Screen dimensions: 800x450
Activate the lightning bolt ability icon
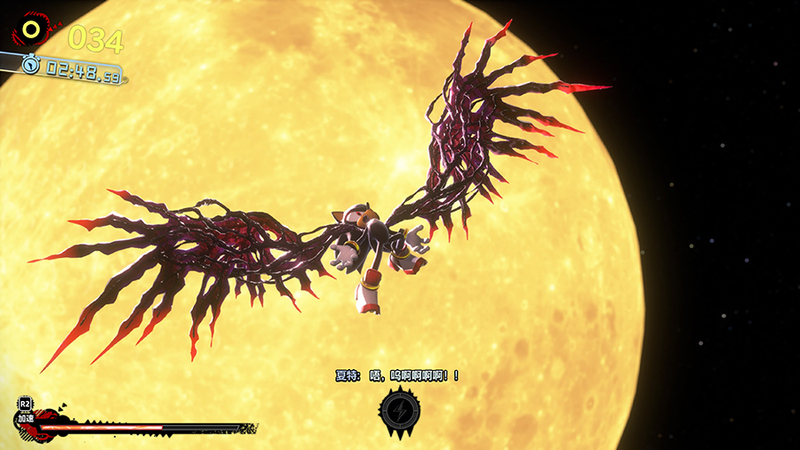pos(398,411)
